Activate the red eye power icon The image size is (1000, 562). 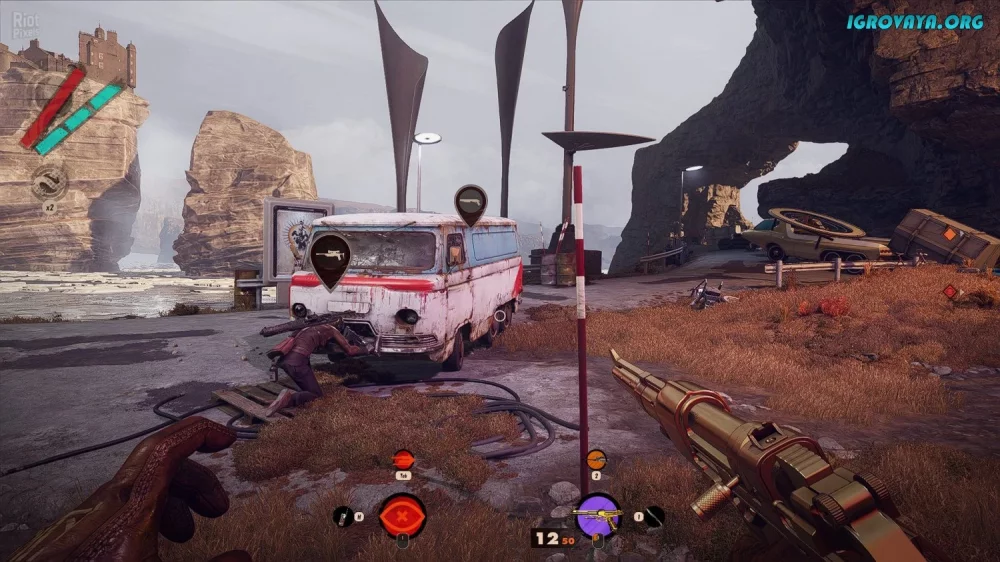click(x=403, y=515)
